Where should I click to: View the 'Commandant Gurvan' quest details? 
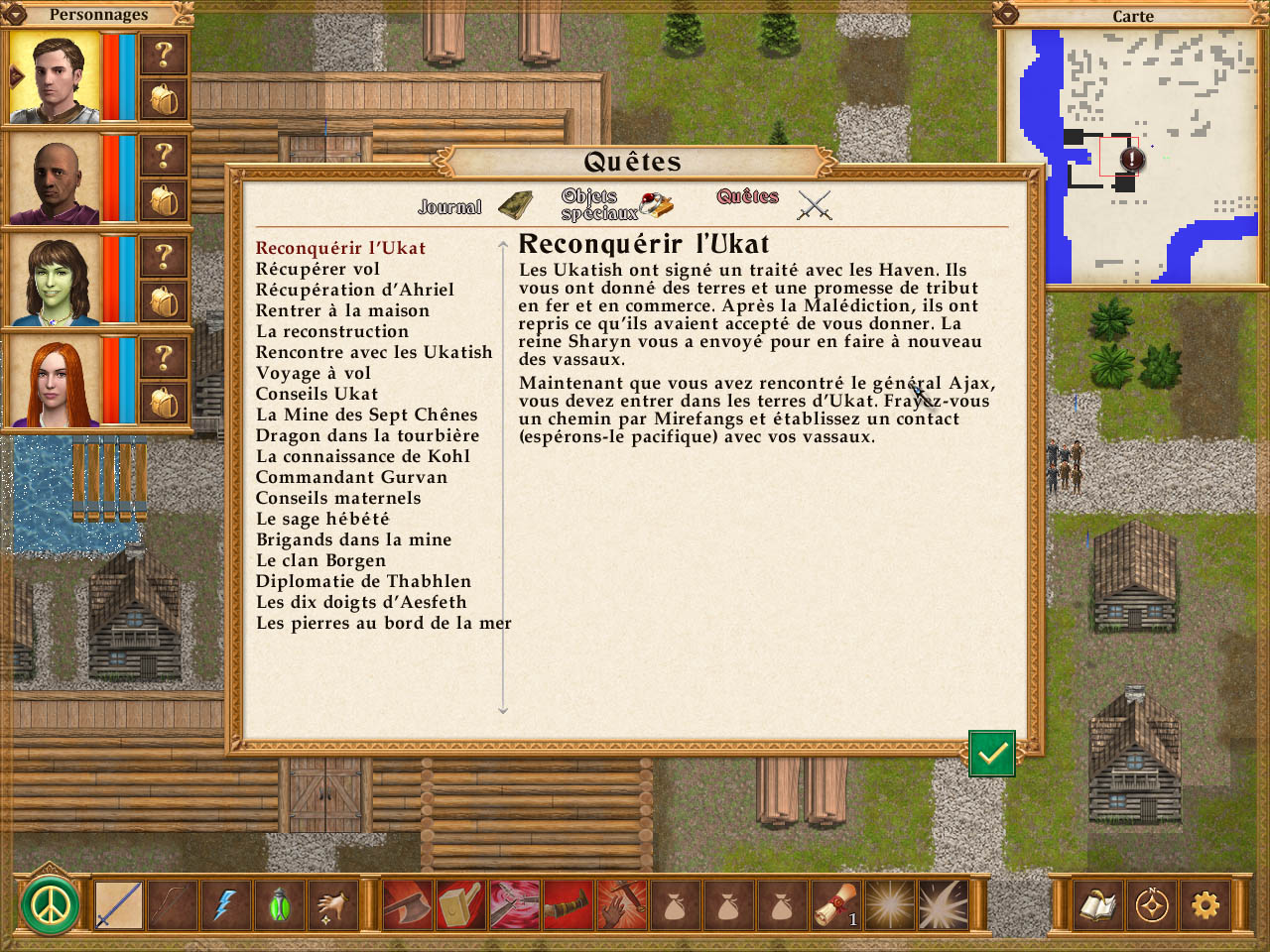point(351,477)
